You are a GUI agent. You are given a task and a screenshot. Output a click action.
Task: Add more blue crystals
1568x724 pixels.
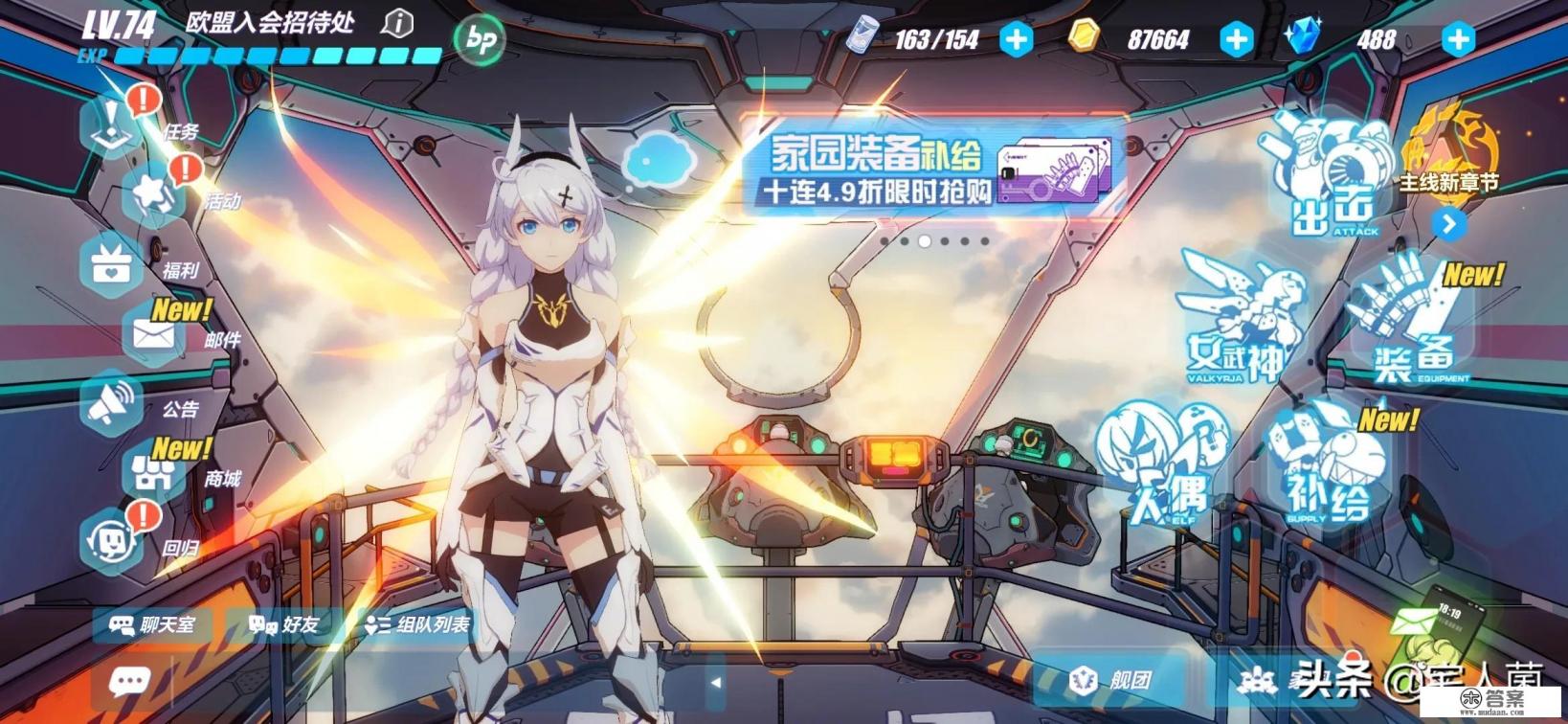[x=1458, y=39]
